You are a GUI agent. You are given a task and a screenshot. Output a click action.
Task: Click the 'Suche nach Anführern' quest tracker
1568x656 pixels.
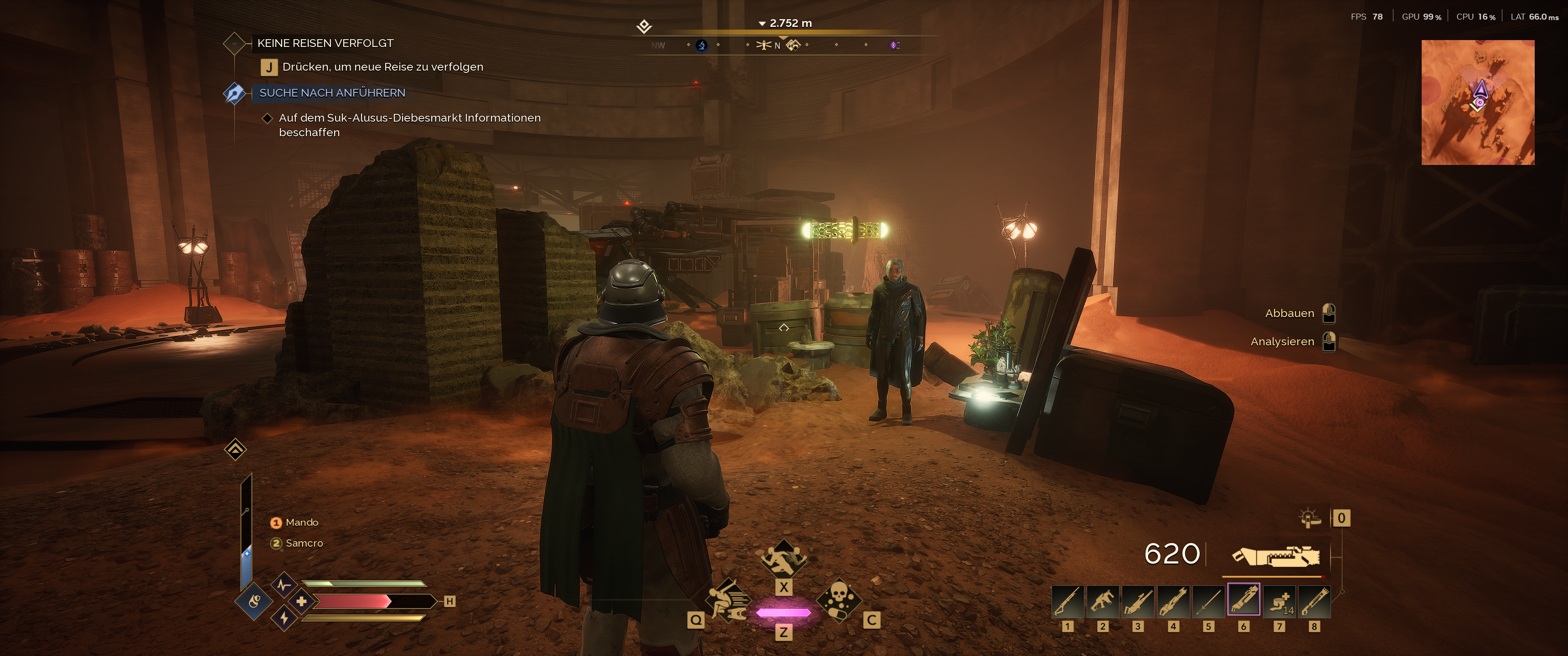tap(332, 93)
